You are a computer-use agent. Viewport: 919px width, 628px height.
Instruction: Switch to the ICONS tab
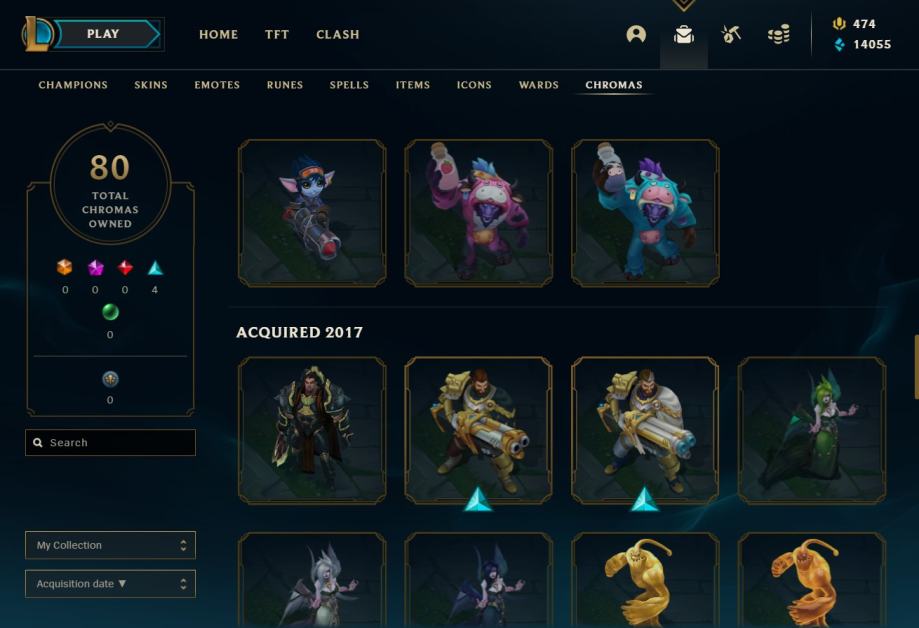[x=474, y=85]
